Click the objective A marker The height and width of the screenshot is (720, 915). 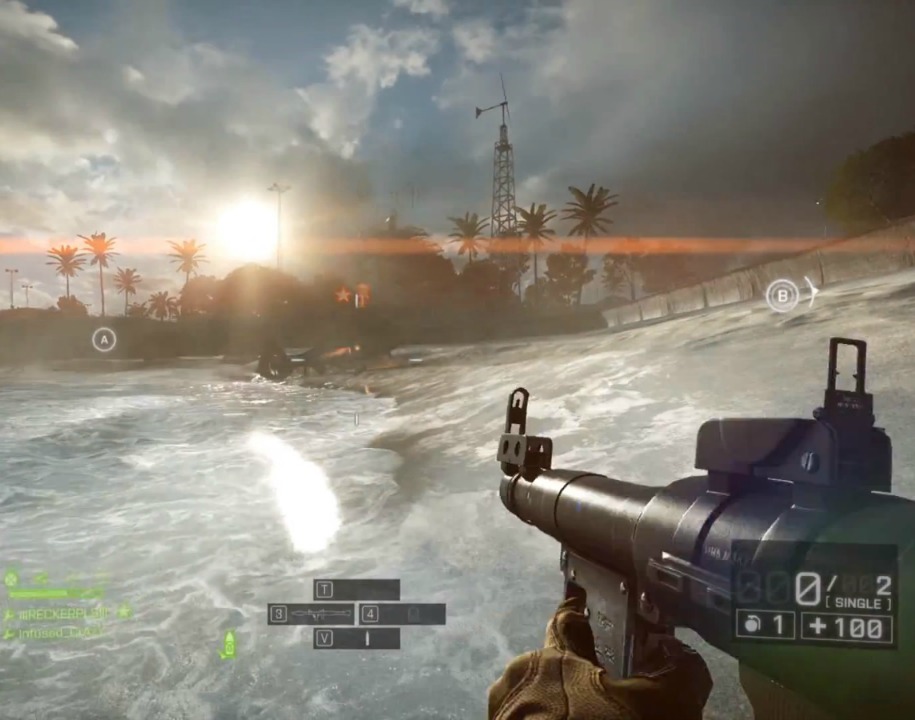tap(104, 340)
